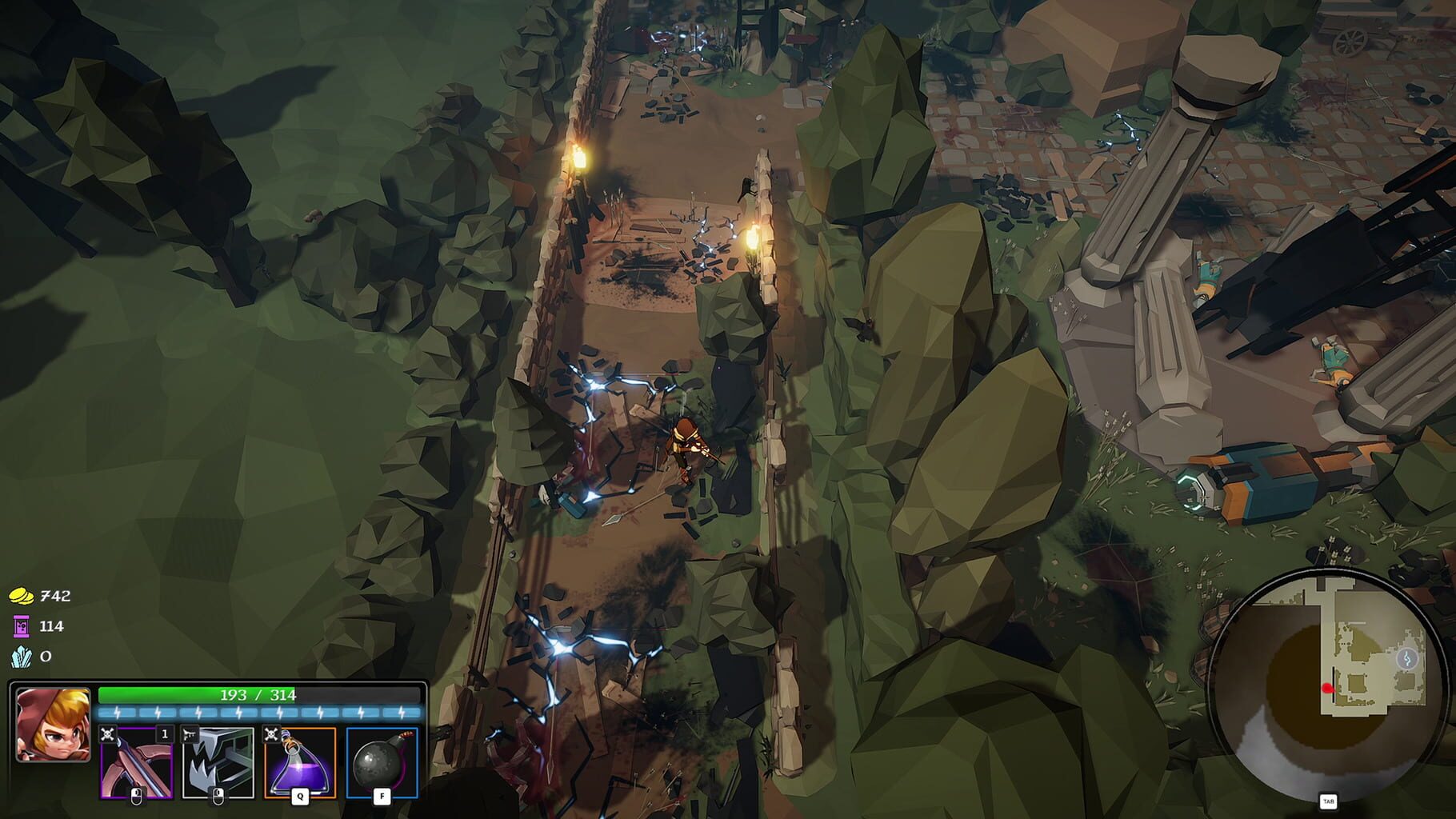Use the purple potion flask
This screenshot has width=1456, height=819.
click(299, 762)
